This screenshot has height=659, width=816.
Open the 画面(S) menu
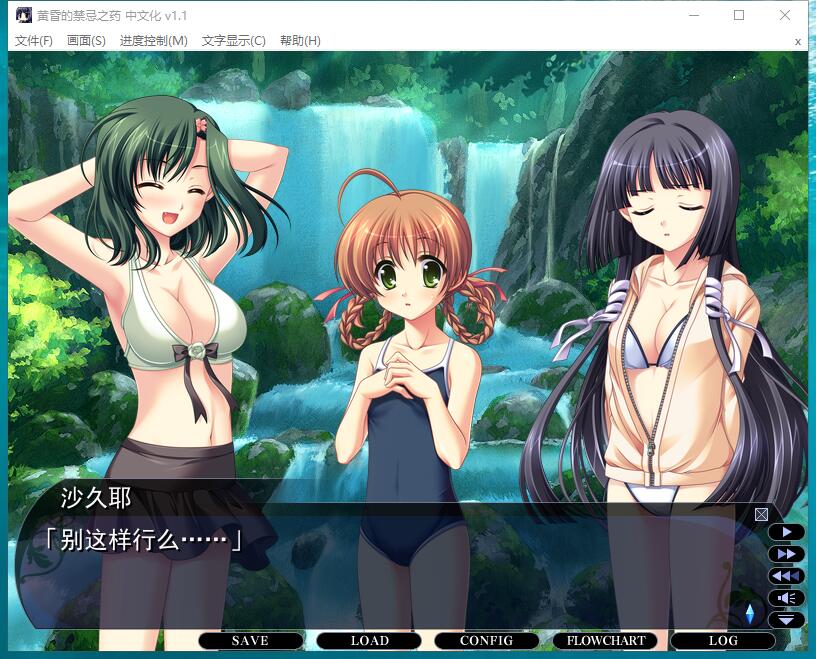[86, 41]
